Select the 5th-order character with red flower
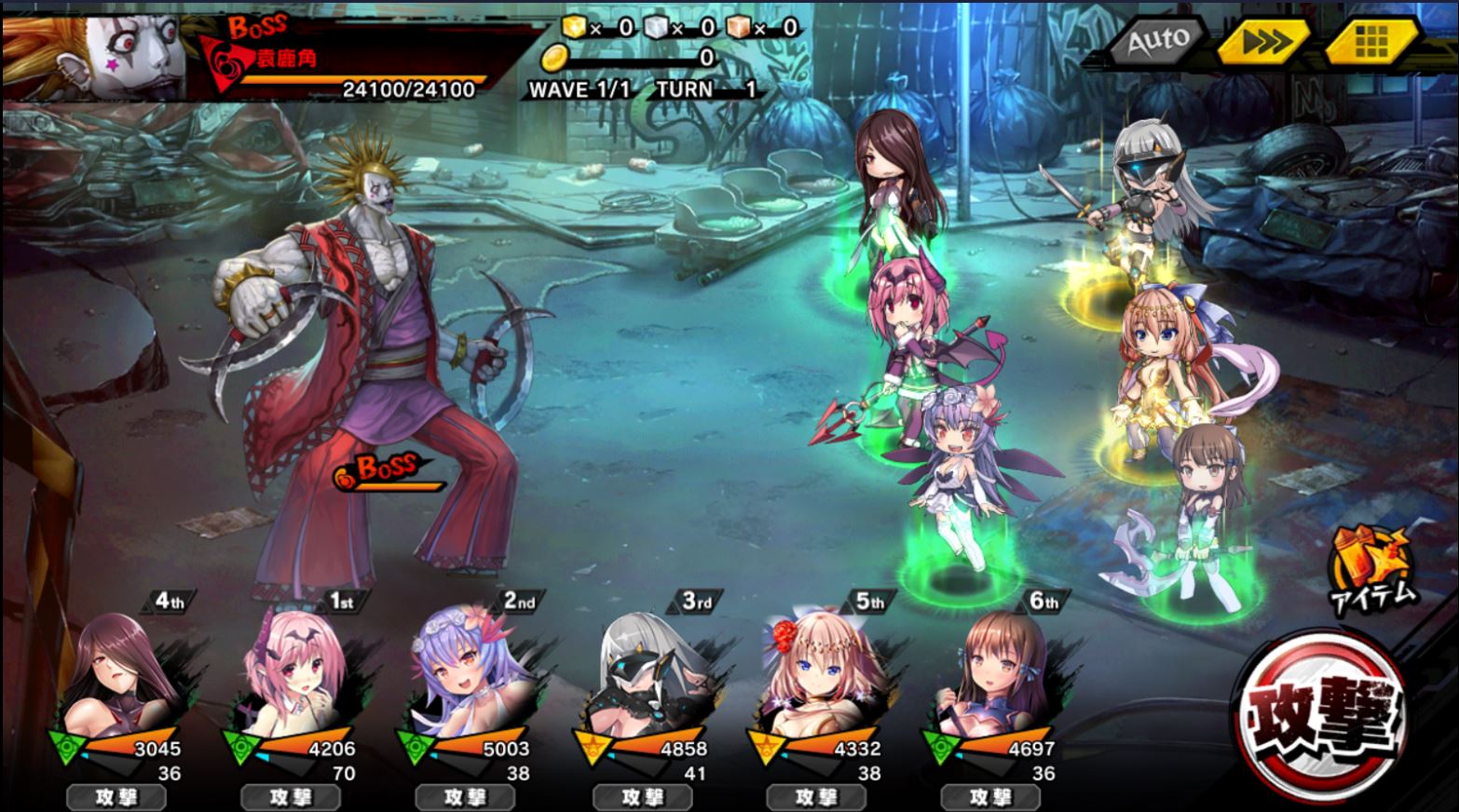Screen dimensions: 1459x812 click(x=817, y=678)
